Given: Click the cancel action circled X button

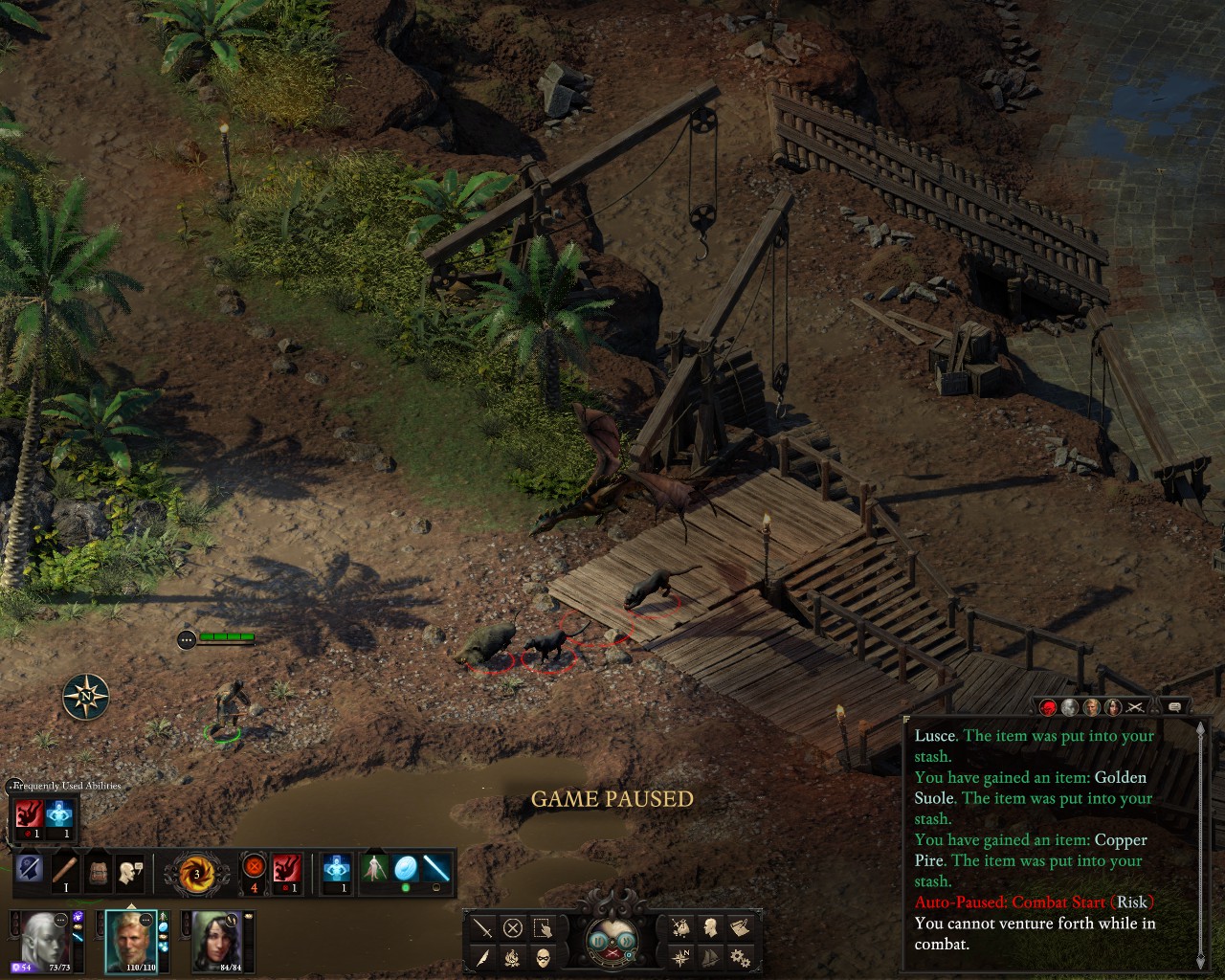Looking at the screenshot, I should [x=513, y=927].
